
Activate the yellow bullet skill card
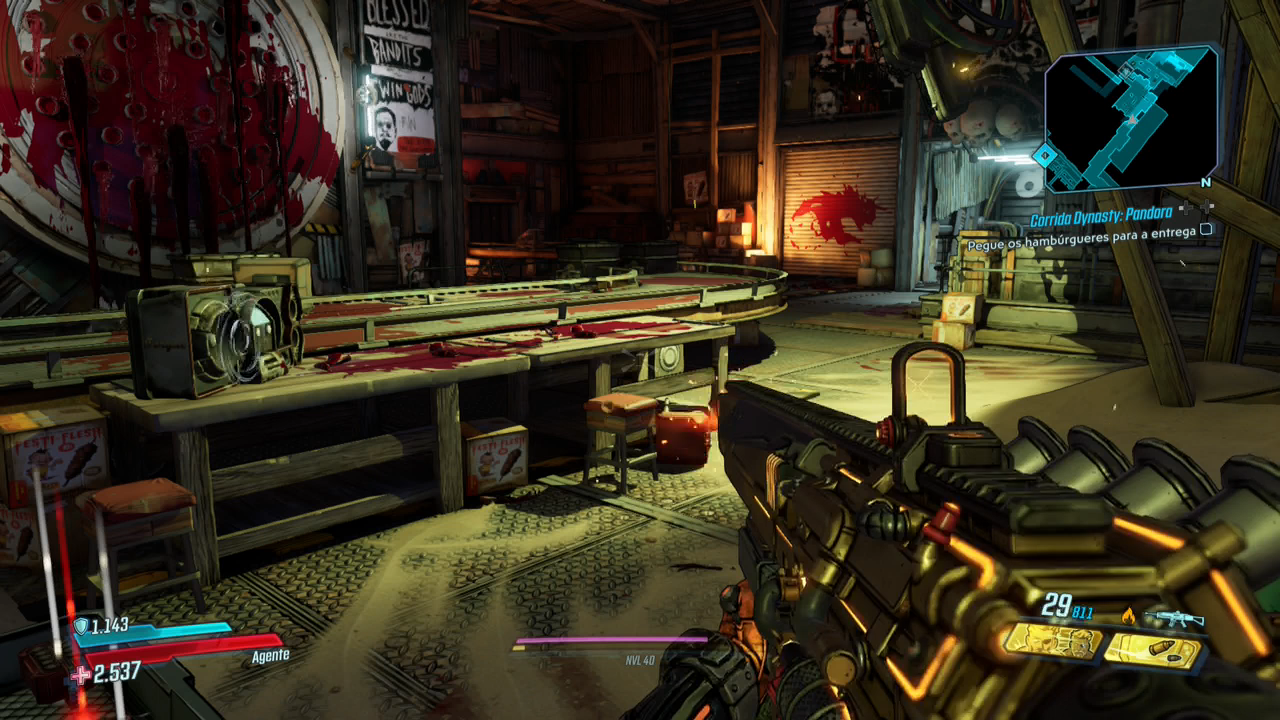(1152, 650)
